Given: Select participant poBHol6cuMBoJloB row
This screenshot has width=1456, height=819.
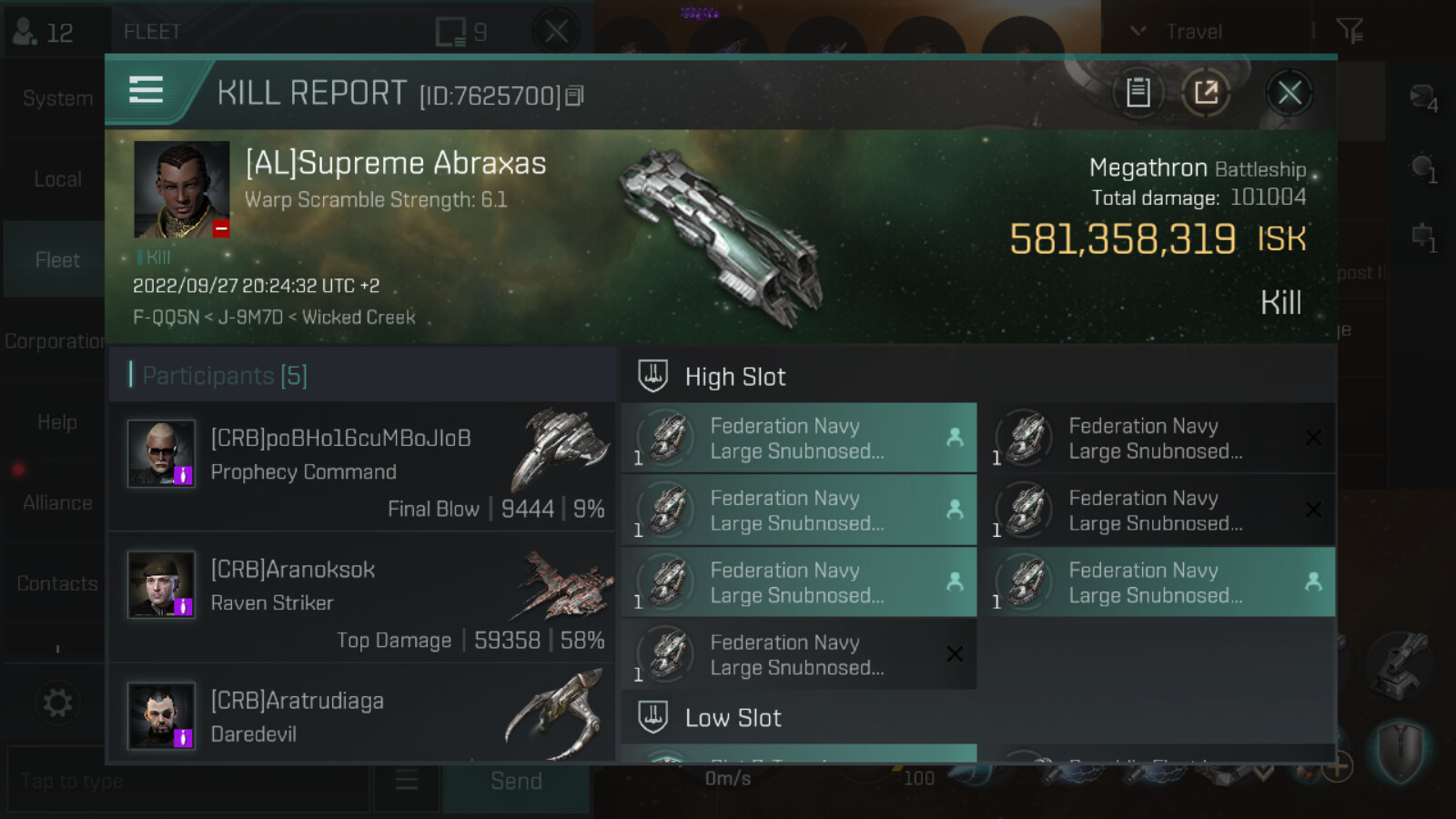Looking at the screenshot, I should point(362,467).
